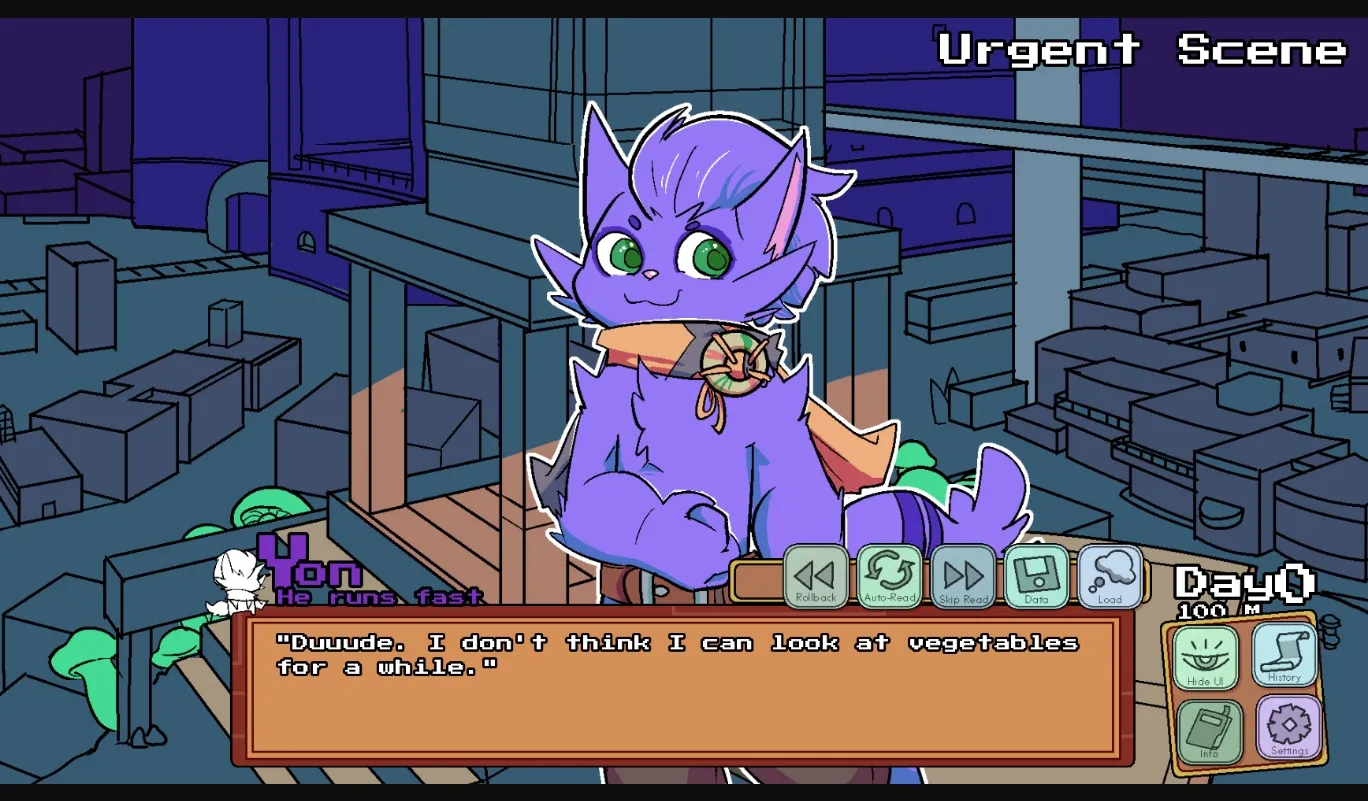Click Yon's character sprite

(690, 350)
